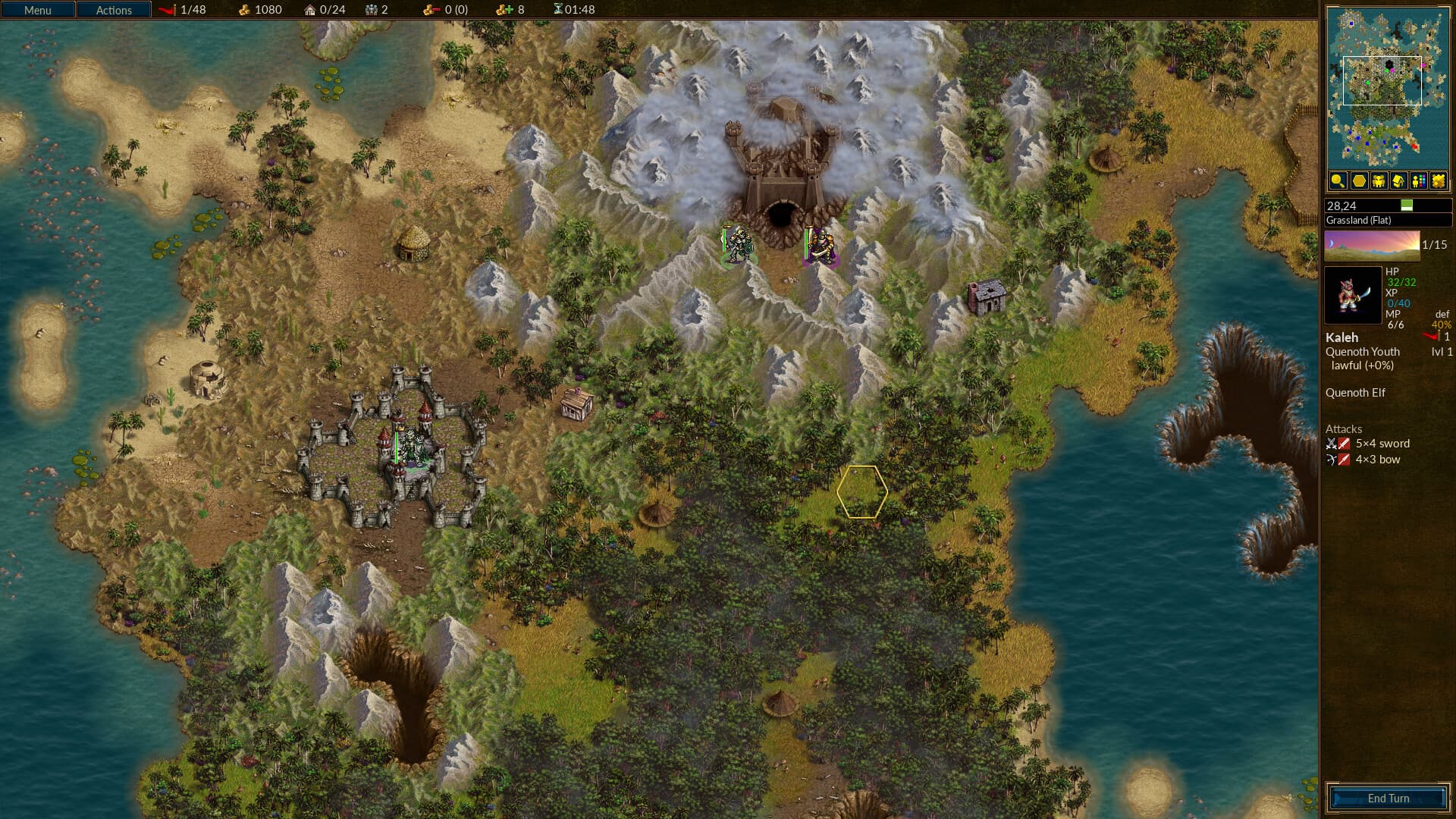Select the 5×4 sword attack entry
Screen dimensions: 1456x819
point(1382,444)
